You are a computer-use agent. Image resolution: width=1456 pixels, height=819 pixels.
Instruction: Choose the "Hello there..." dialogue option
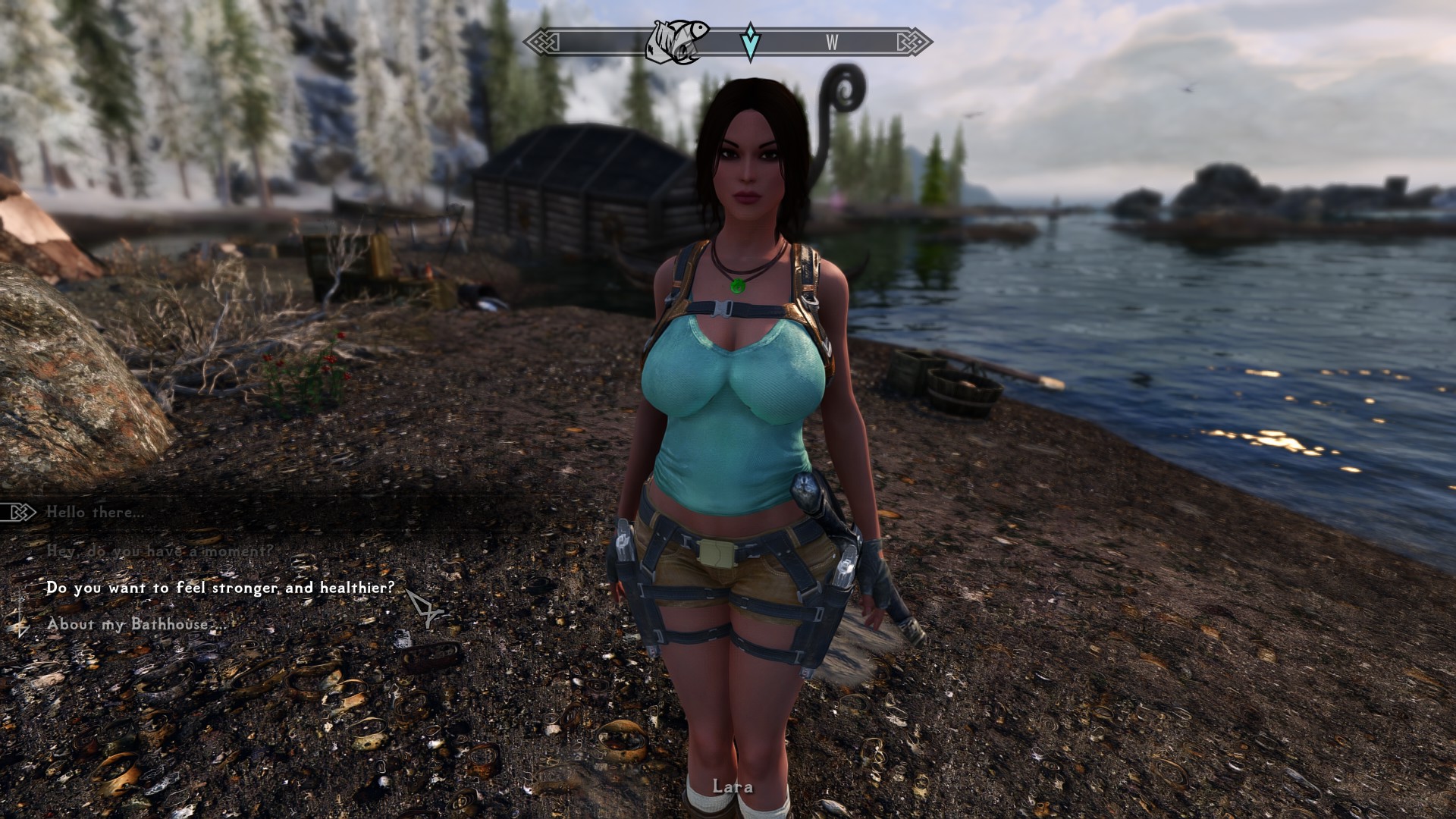(x=95, y=513)
